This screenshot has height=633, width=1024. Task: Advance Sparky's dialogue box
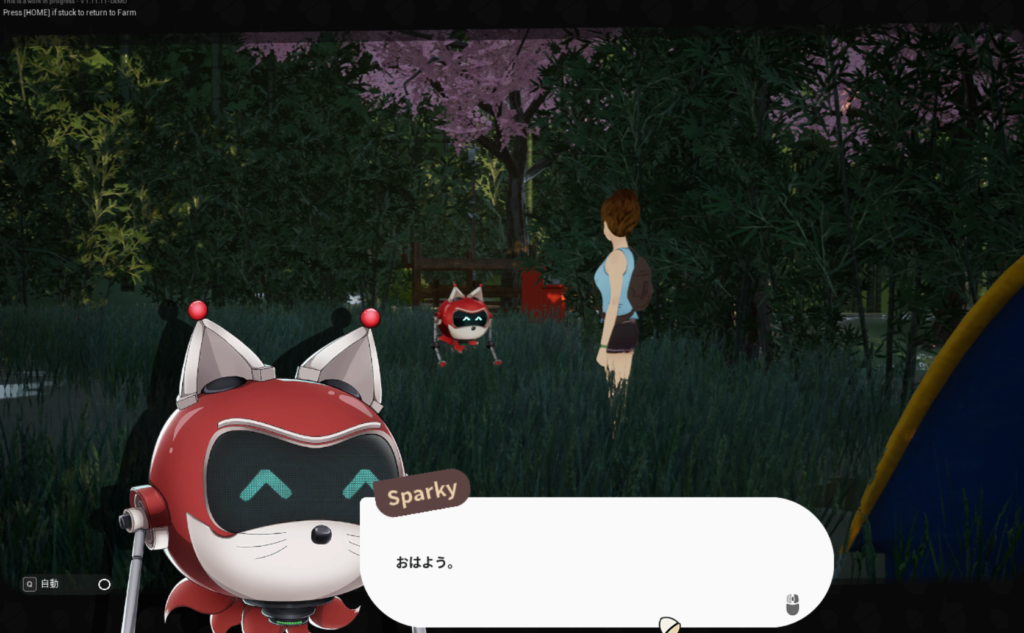coord(595,562)
